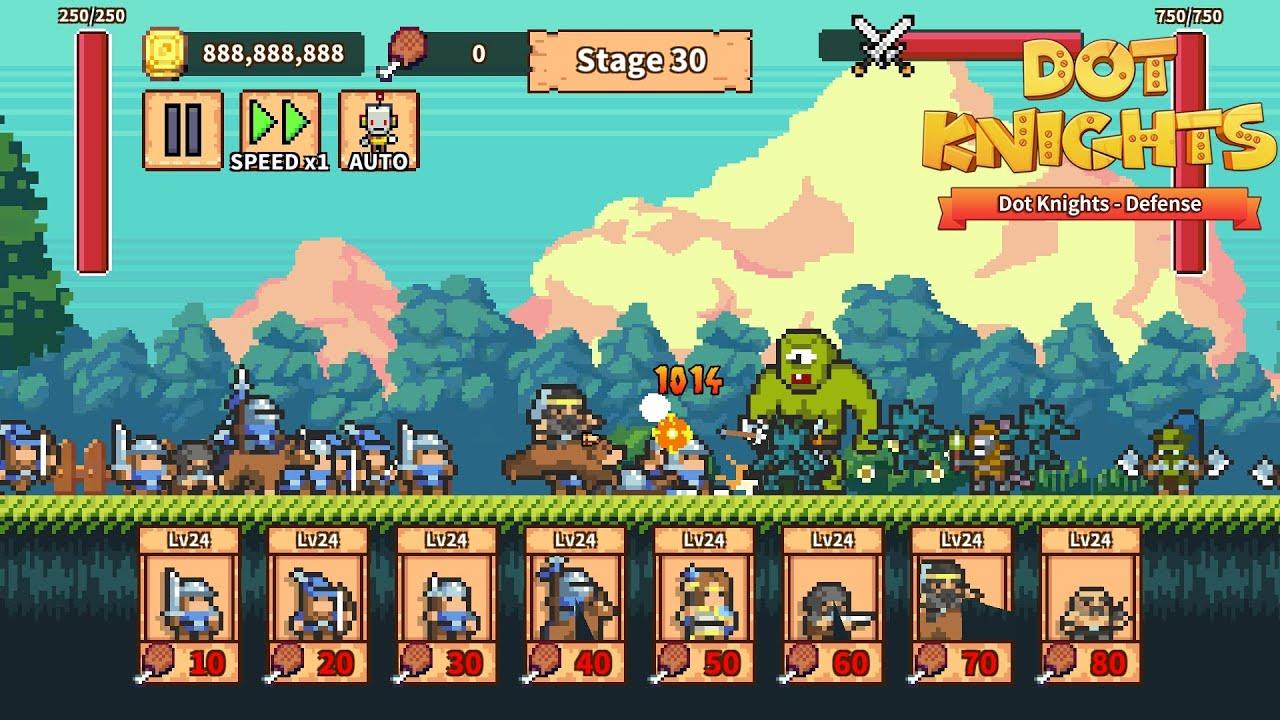Enable AUTO battle mode
1280x720 pixels.
[x=378, y=130]
